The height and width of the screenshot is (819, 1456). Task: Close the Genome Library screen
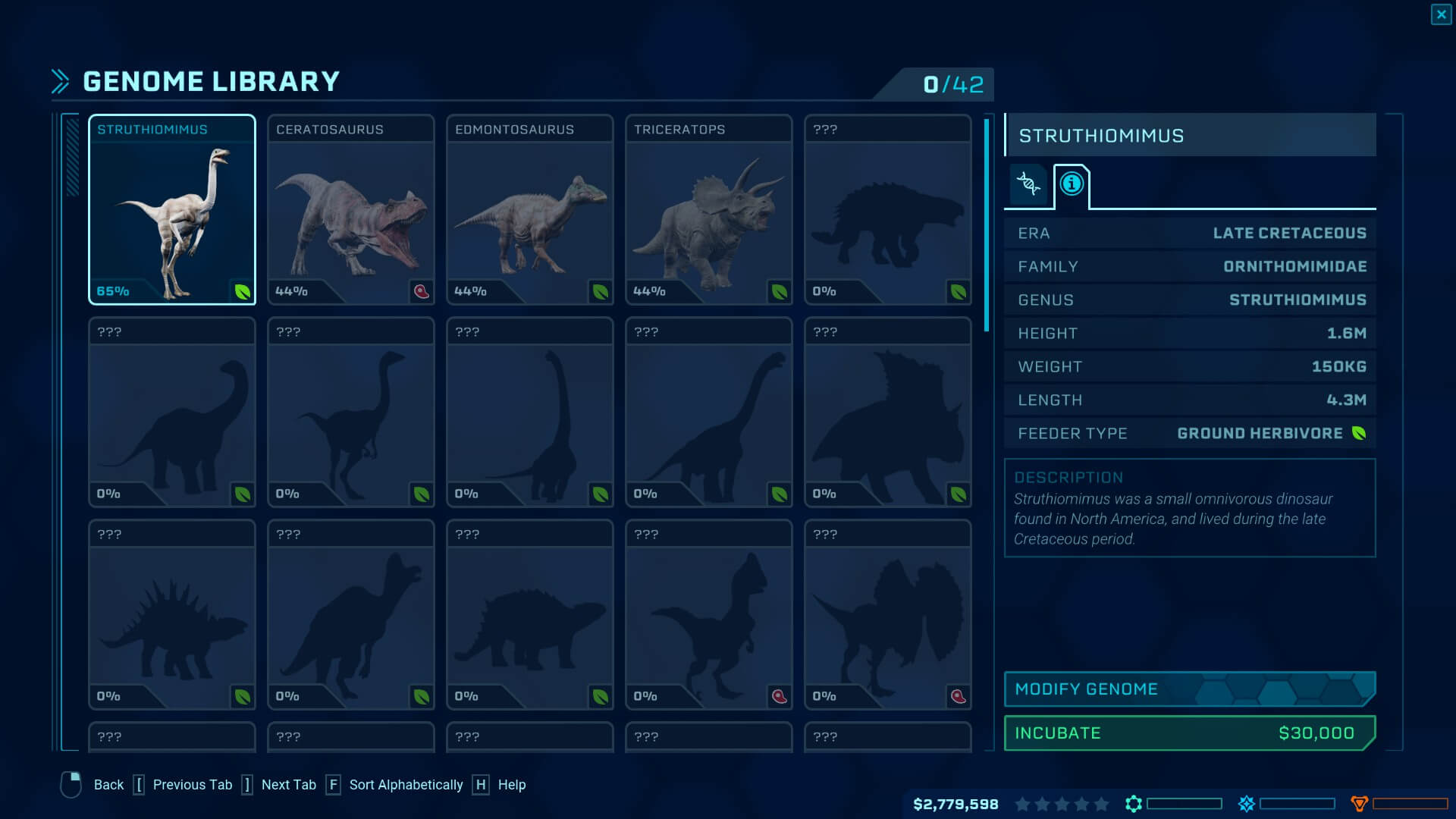1441,14
